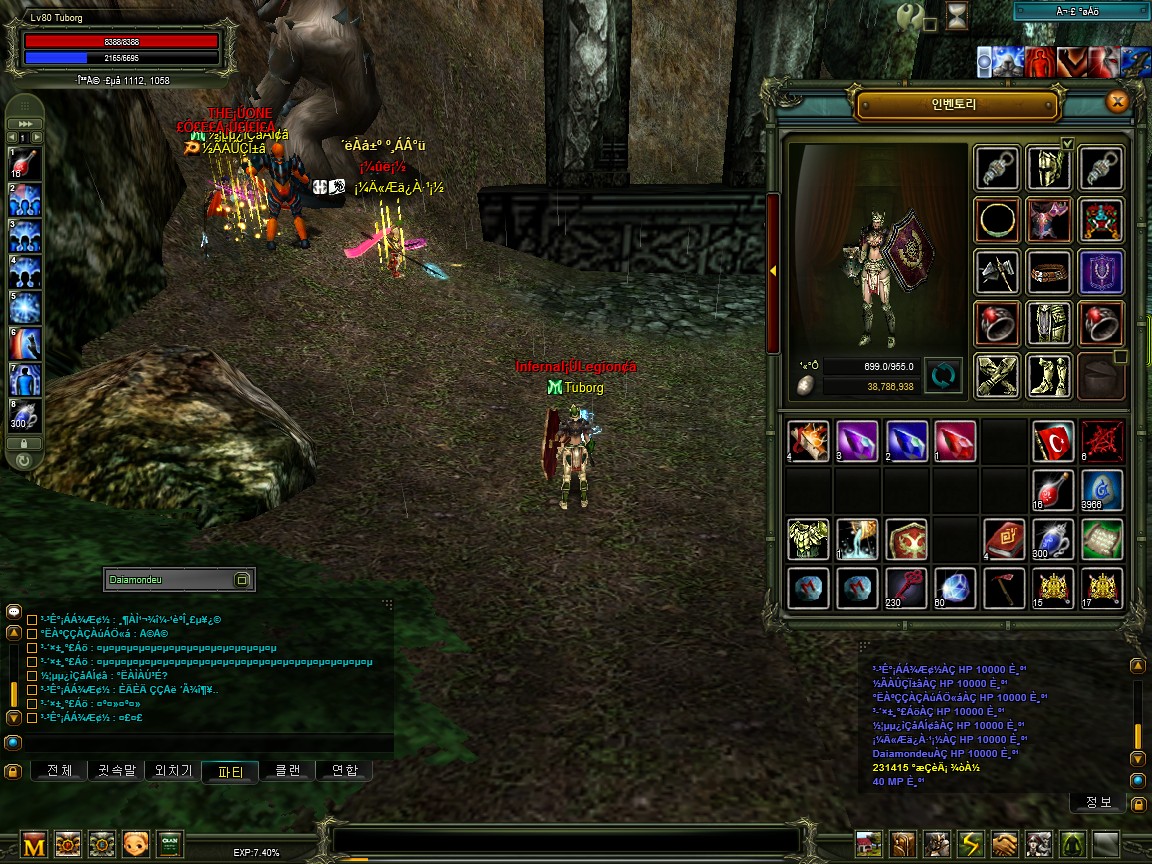Switch to the 파티 chat tab
The width and height of the screenshot is (1152, 864).
230,771
